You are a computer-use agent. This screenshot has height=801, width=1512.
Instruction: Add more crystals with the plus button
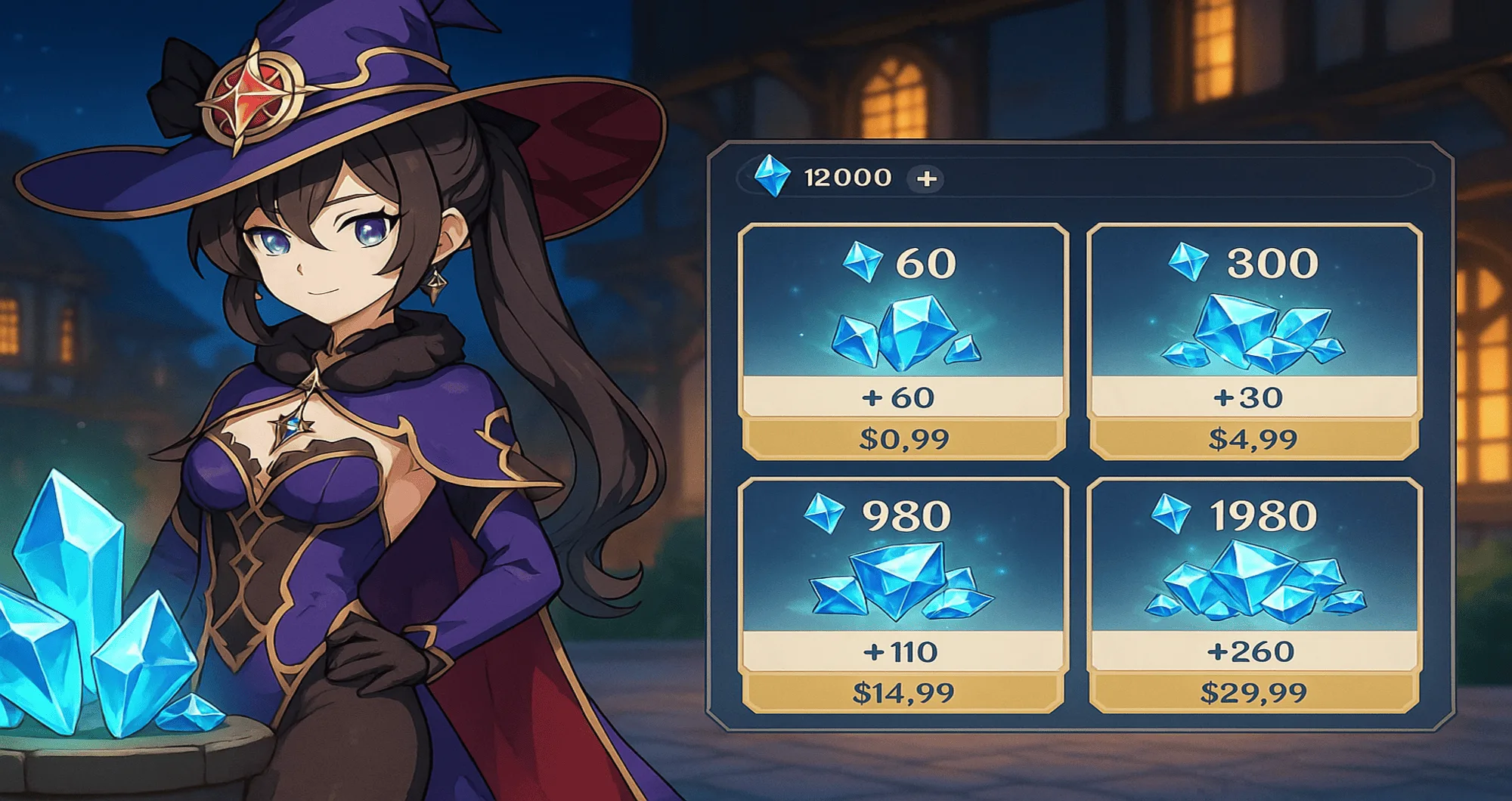tap(926, 179)
